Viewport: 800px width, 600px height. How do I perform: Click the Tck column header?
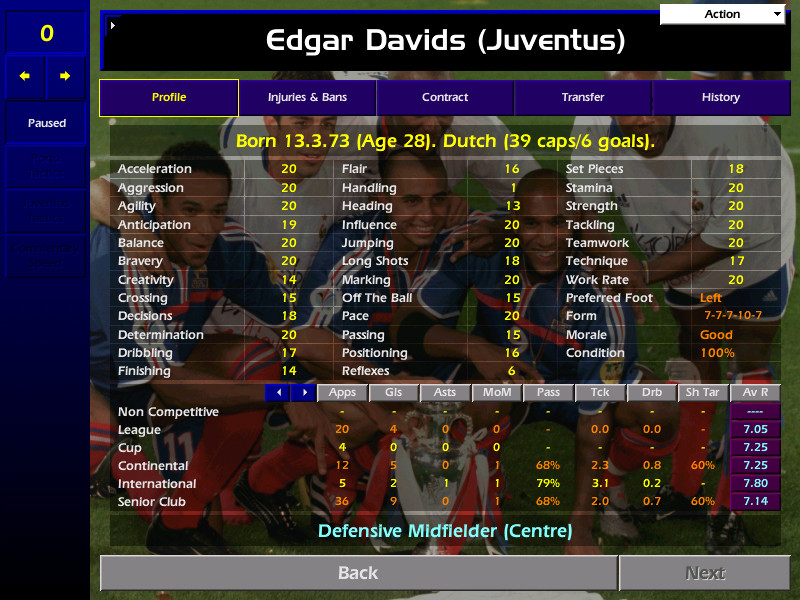(600, 393)
